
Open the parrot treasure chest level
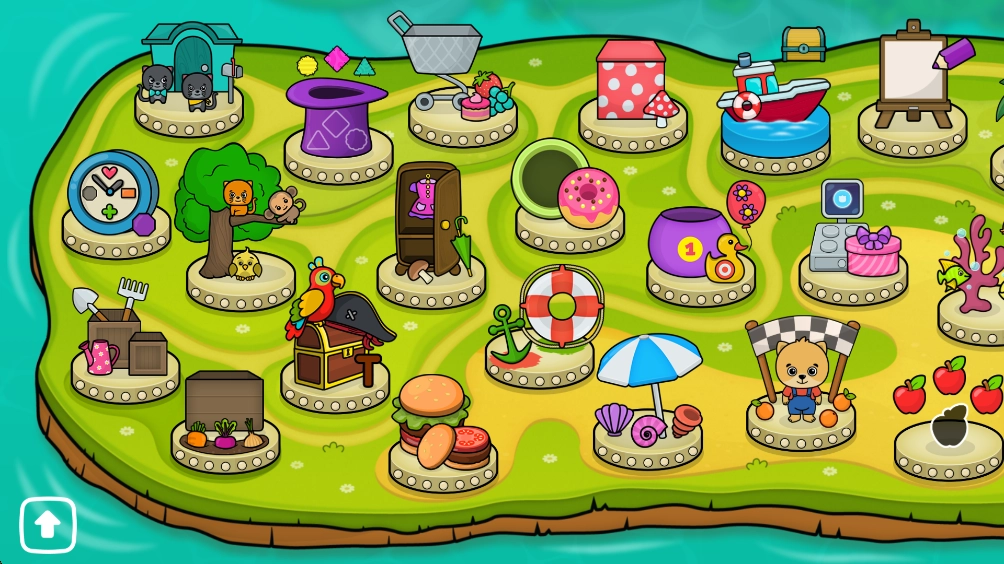coord(333,333)
